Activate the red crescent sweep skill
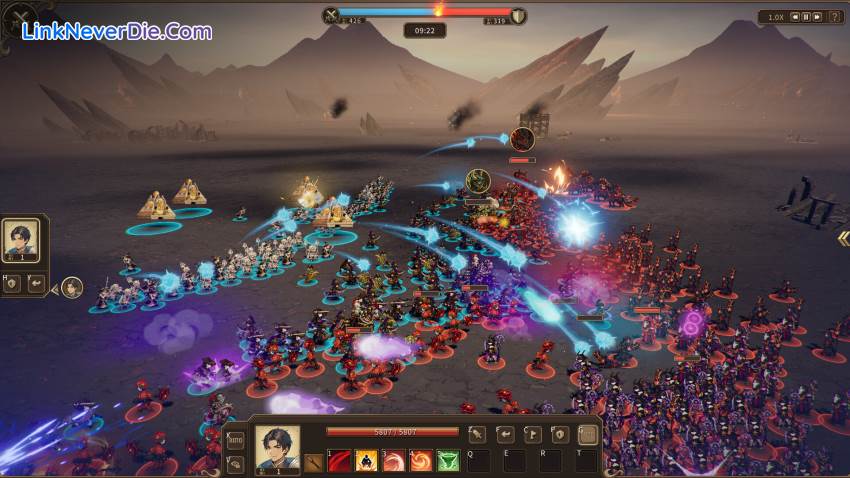The image size is (850, 478). coord(394,461)
